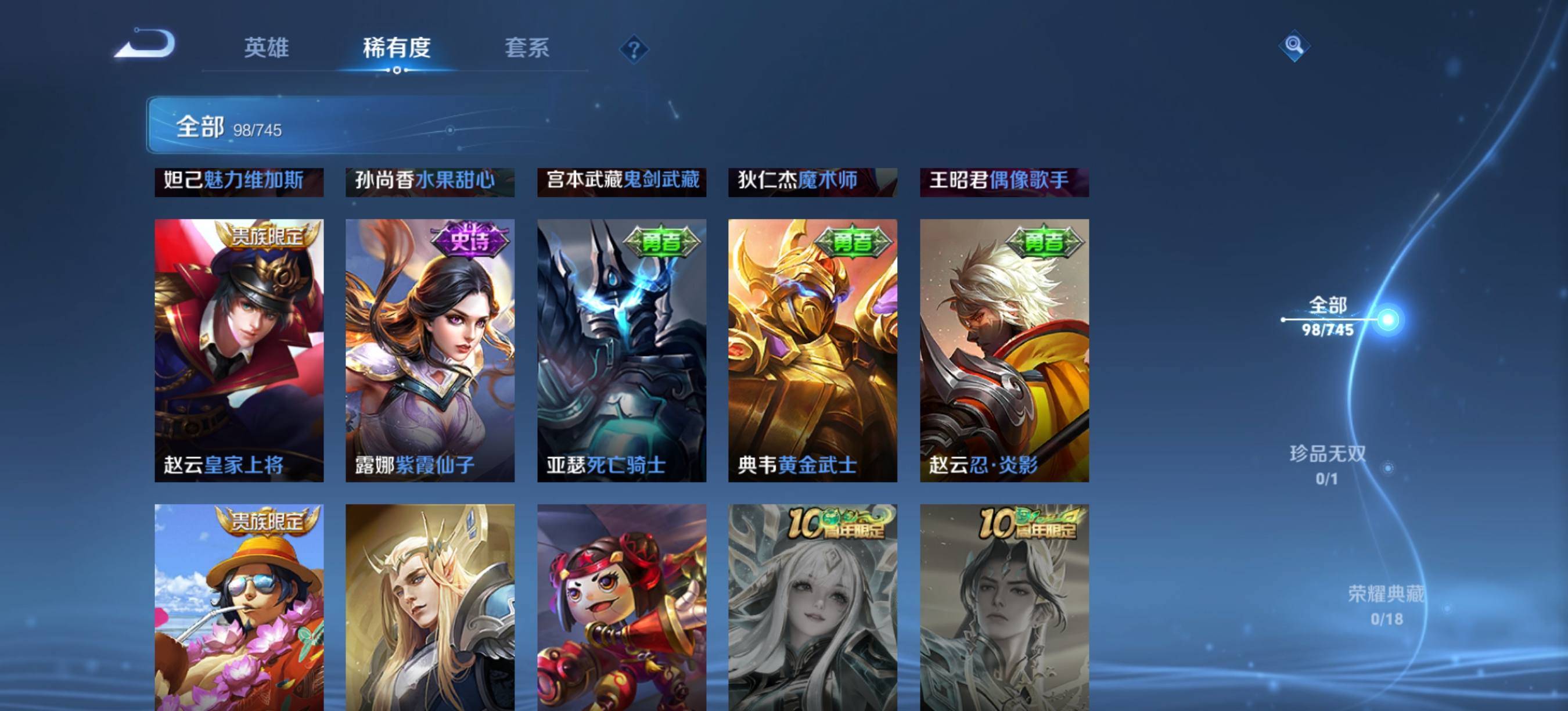View the 狄仁杰魔术师 skin card
The width and height of the screenshot is (1568, 711).
[x=812, y=181]
